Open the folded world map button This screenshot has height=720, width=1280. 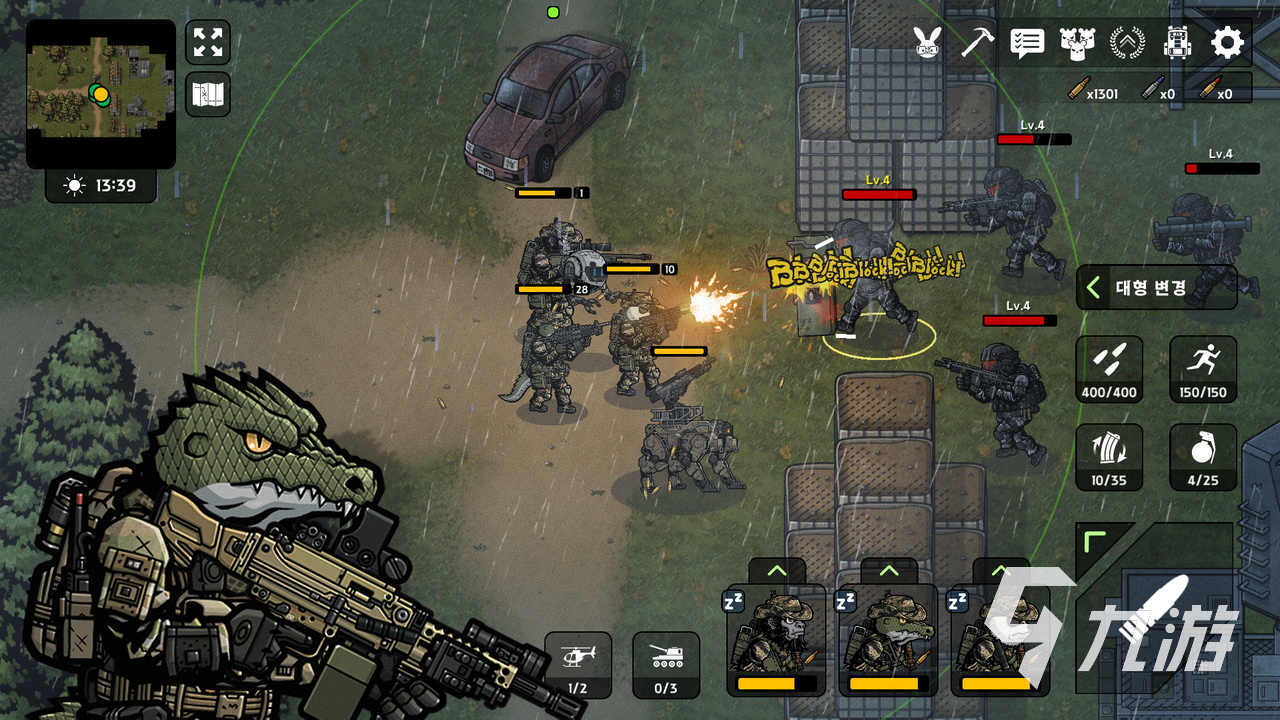208,94
